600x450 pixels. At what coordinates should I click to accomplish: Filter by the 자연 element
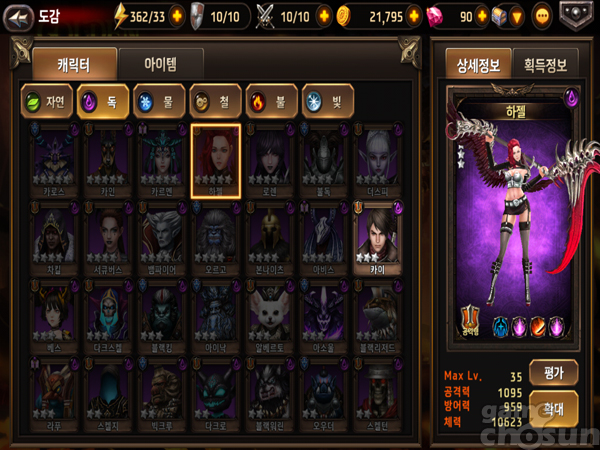point(46,102)
